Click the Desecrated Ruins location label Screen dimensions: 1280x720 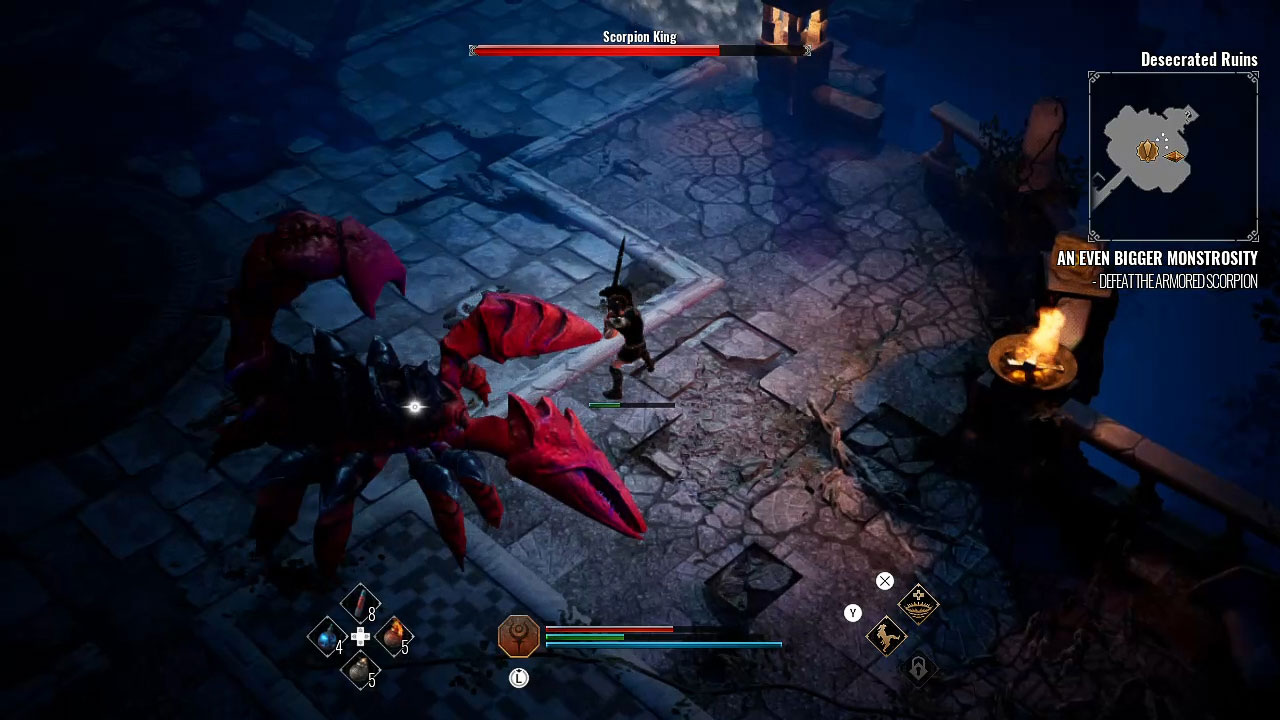(x=1199, y=60)
